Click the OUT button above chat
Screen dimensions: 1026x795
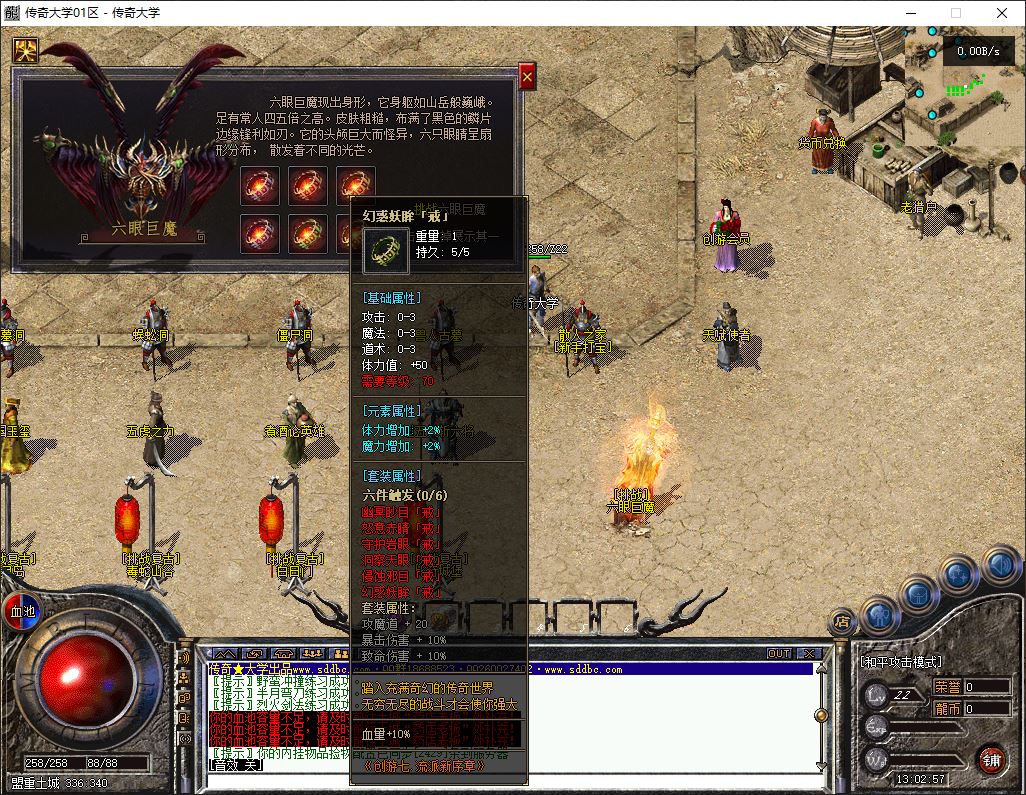(x=779, y=653)
